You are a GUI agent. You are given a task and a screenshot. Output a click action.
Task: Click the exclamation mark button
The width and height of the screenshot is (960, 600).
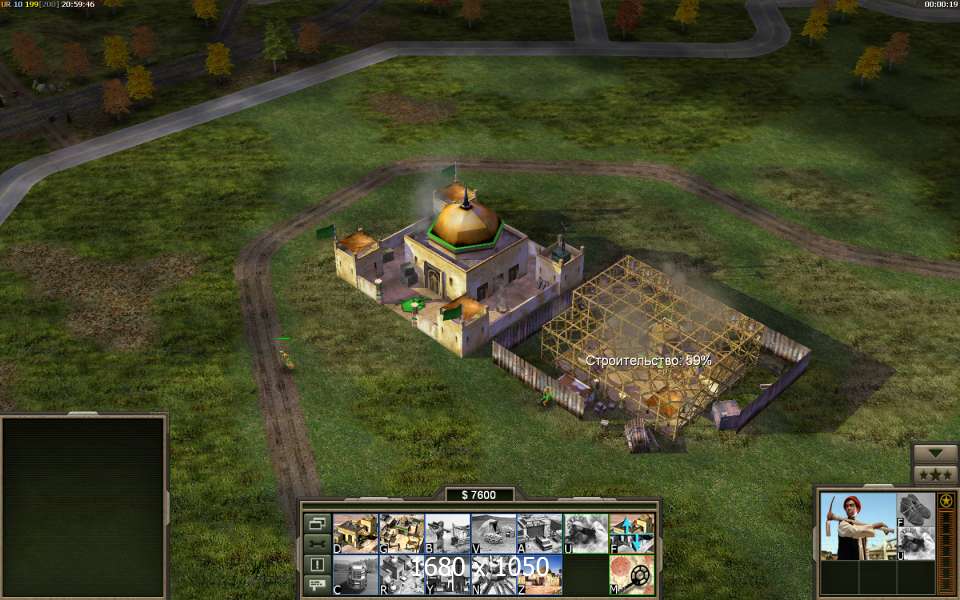[317, 564]
